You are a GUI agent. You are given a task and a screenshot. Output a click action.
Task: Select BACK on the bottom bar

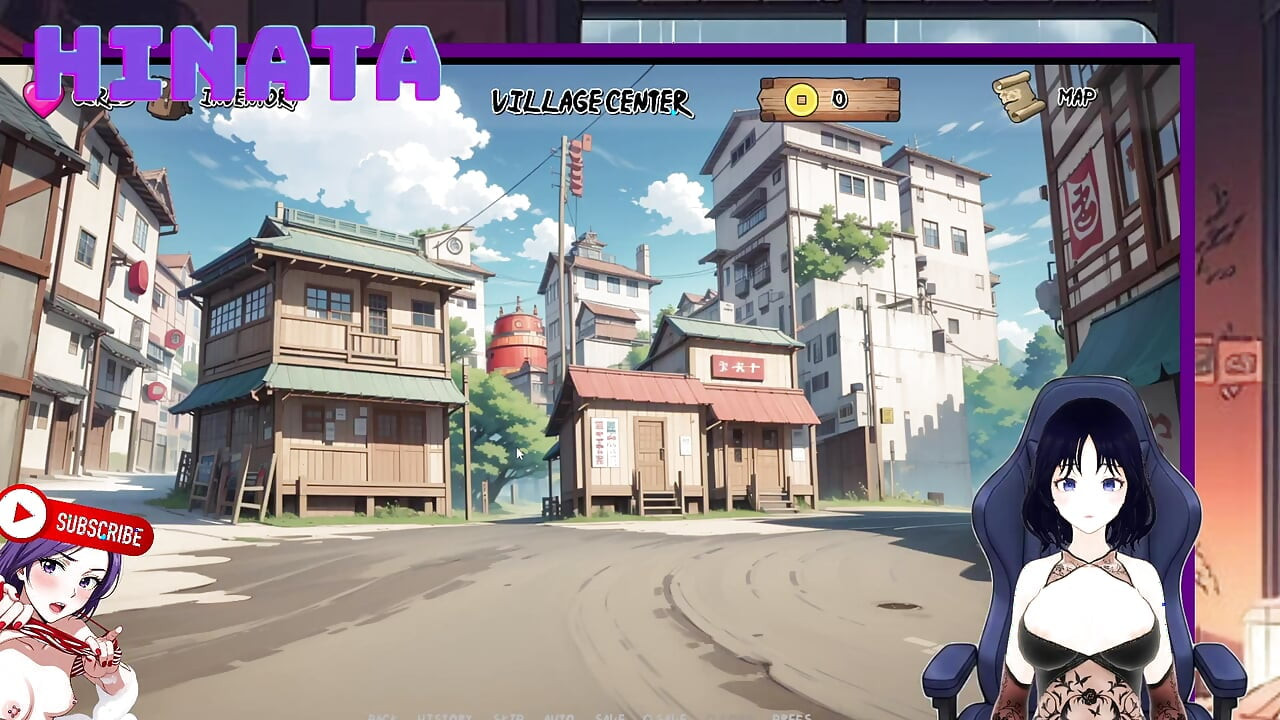[x=384, y=716]
